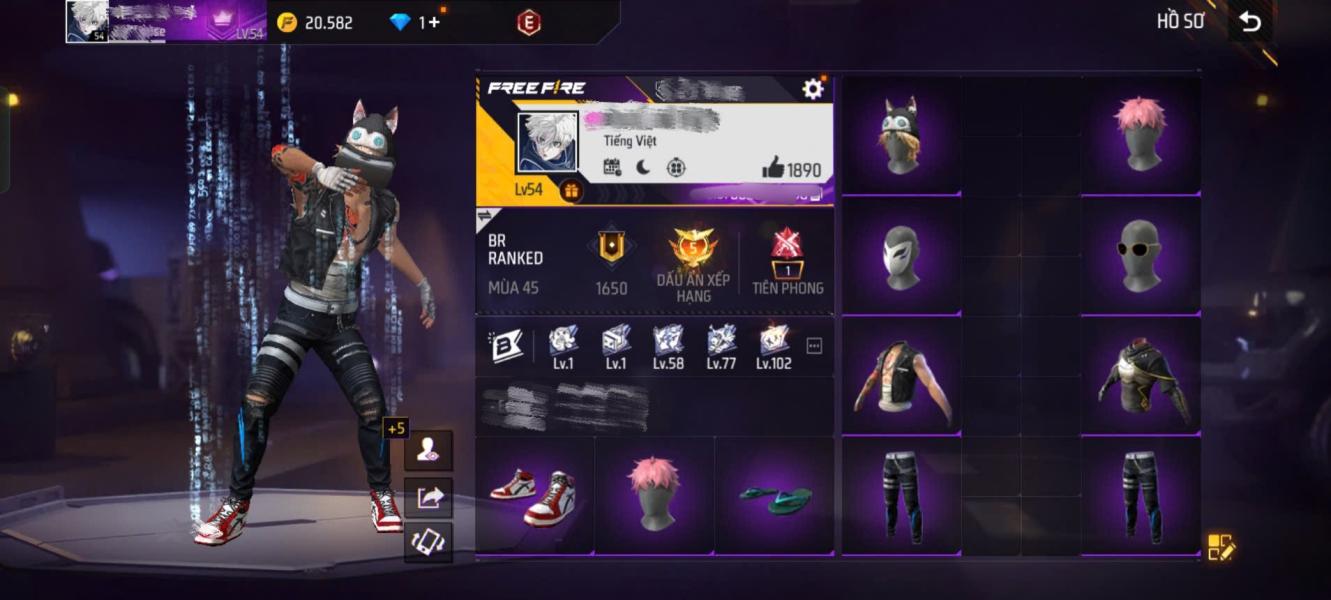The width and height of the screenshot is (1331, 600).
Task: Go back using the return arrow
Action: coord(1250,22)
